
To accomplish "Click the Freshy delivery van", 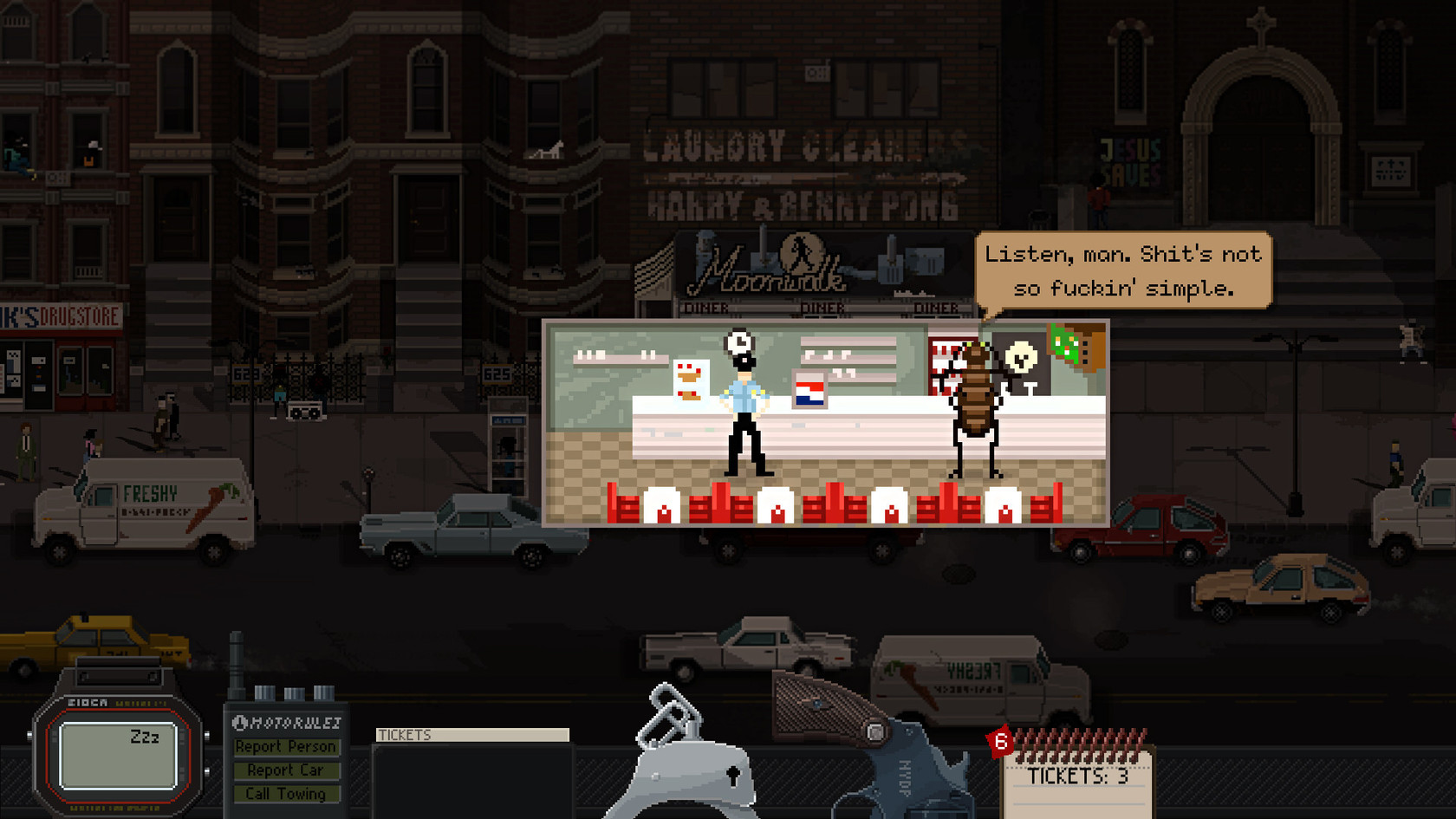I will pos(143,507).
